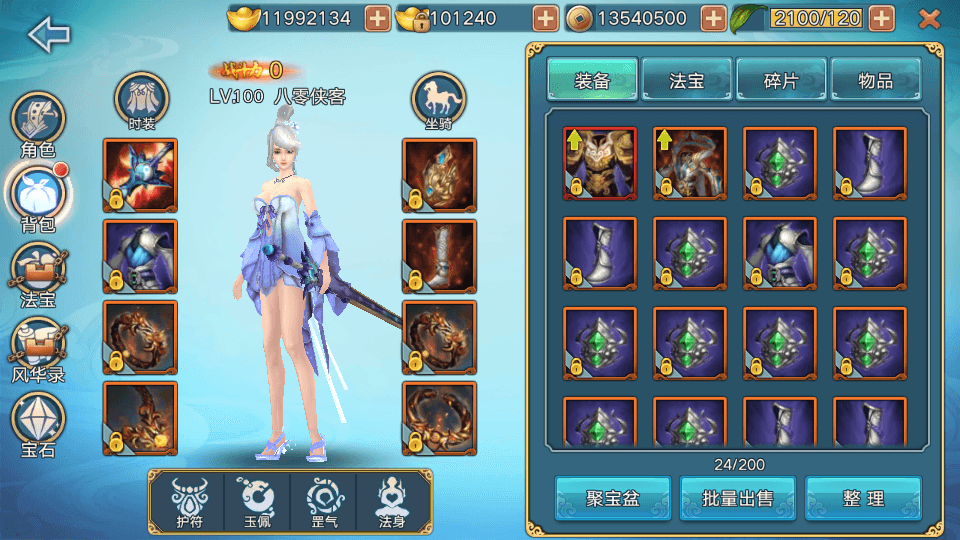The height and width of the screenshot is (540, 960).
Task: Go back with the arrow button
Action: click(49, 35)
